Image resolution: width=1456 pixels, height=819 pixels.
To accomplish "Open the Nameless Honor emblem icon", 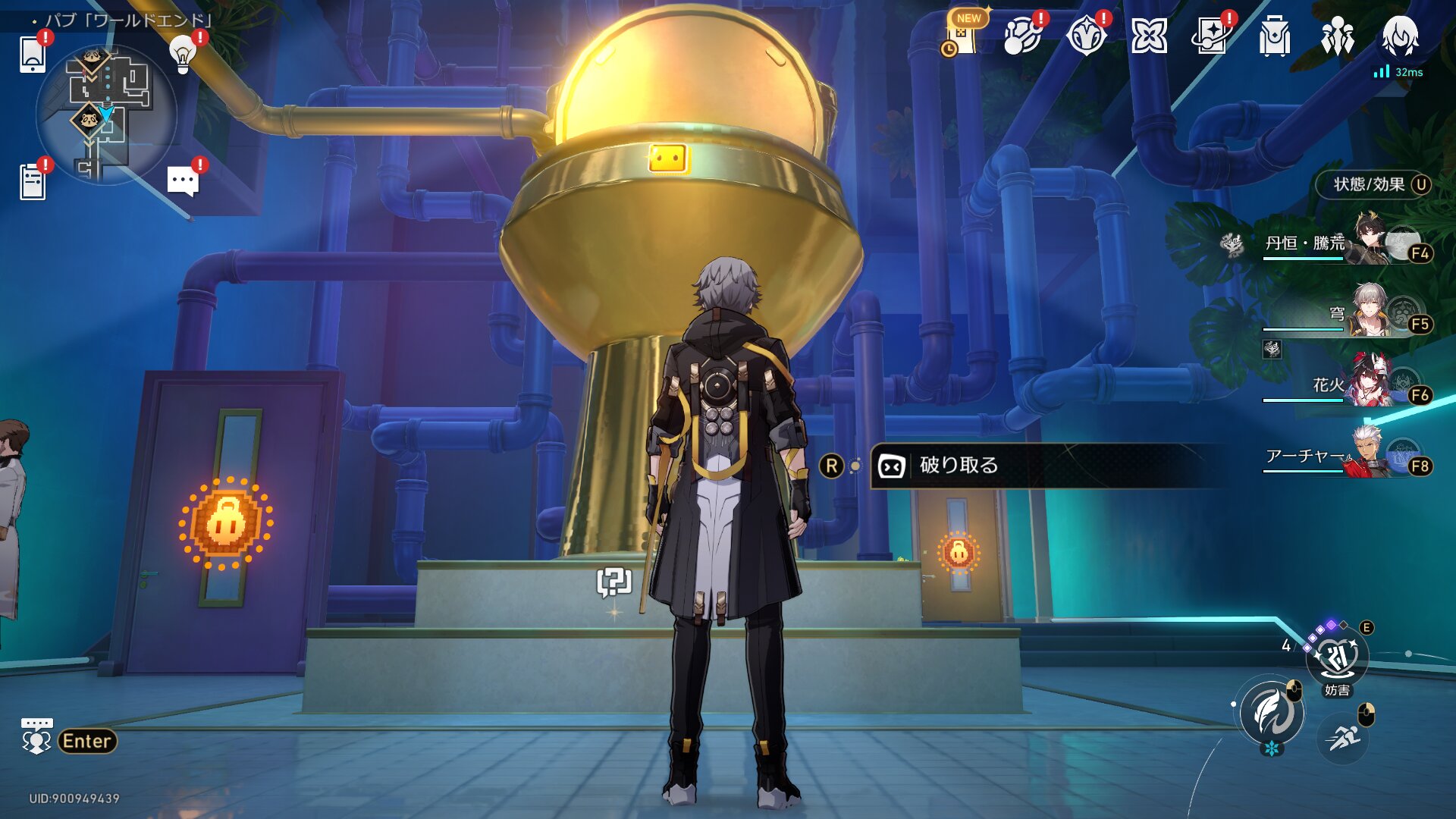I will click(x=1086, y=36).
